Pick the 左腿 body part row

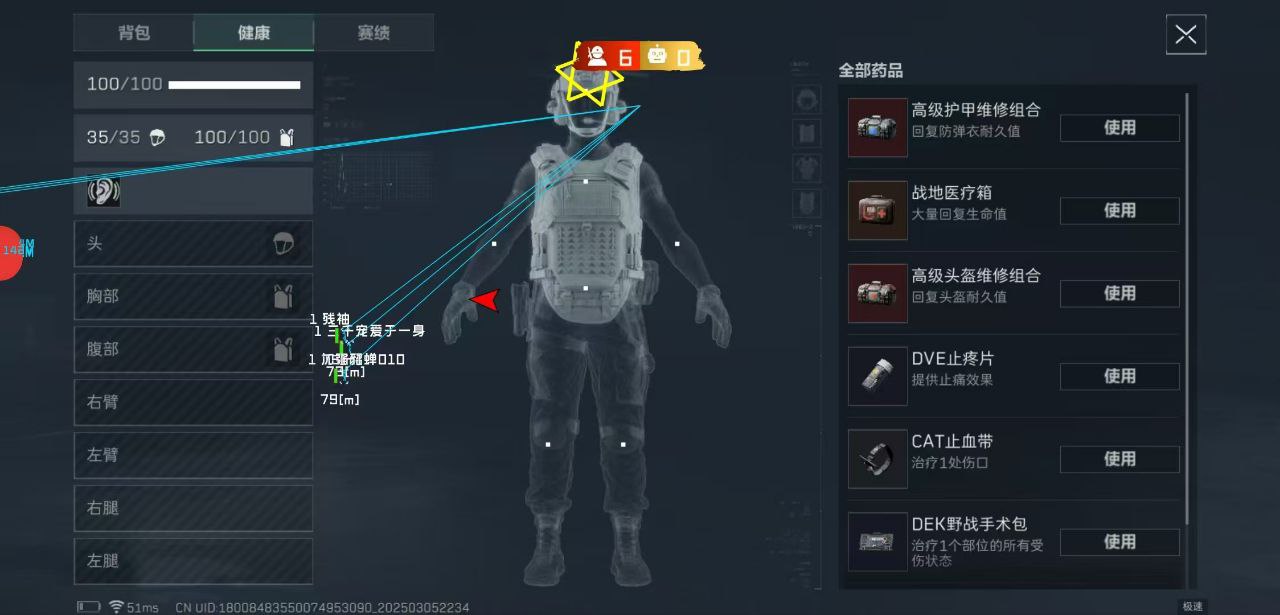193,561
